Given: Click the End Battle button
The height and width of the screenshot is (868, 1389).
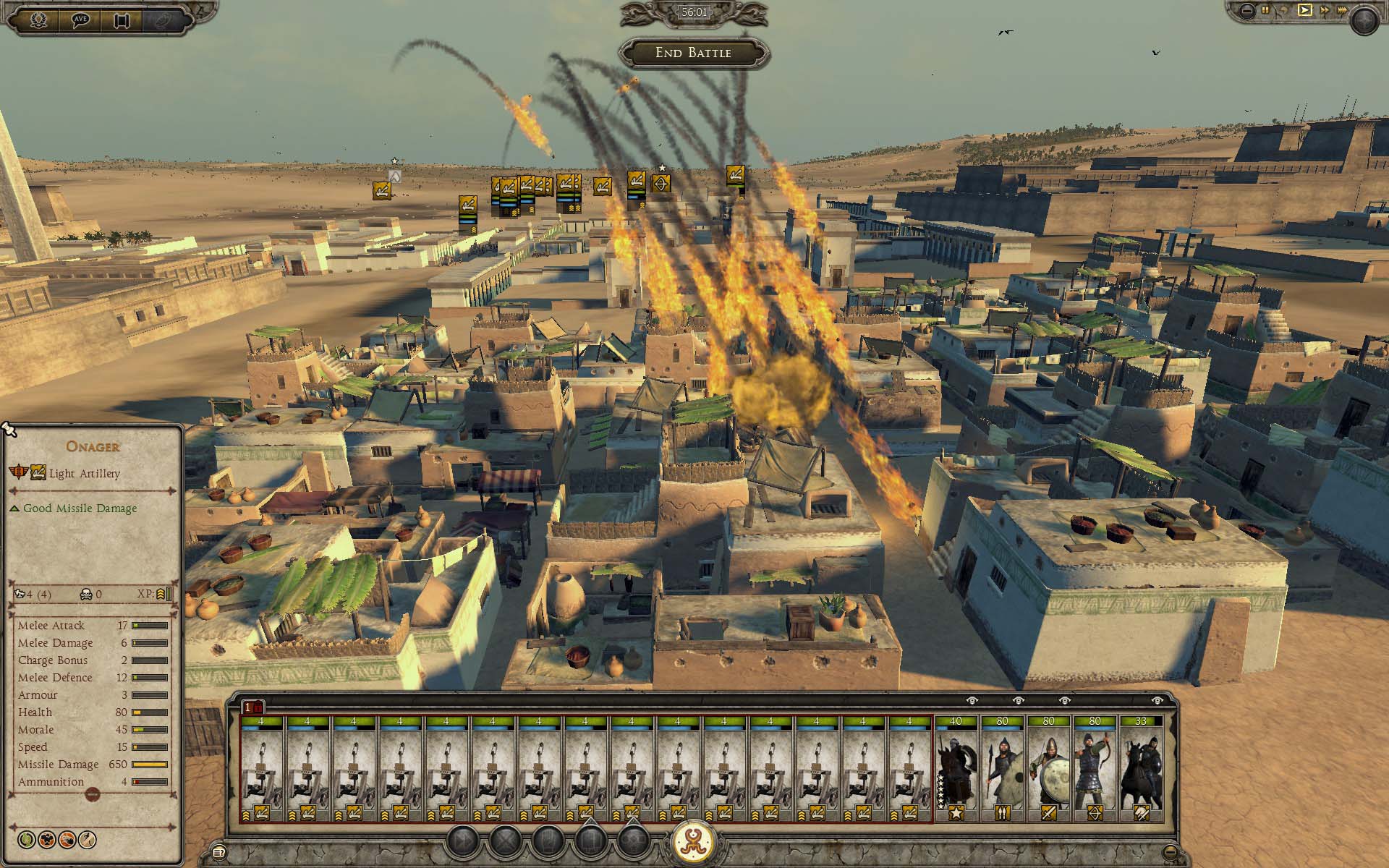Looking at the screenshot, I should click(693, 53).
